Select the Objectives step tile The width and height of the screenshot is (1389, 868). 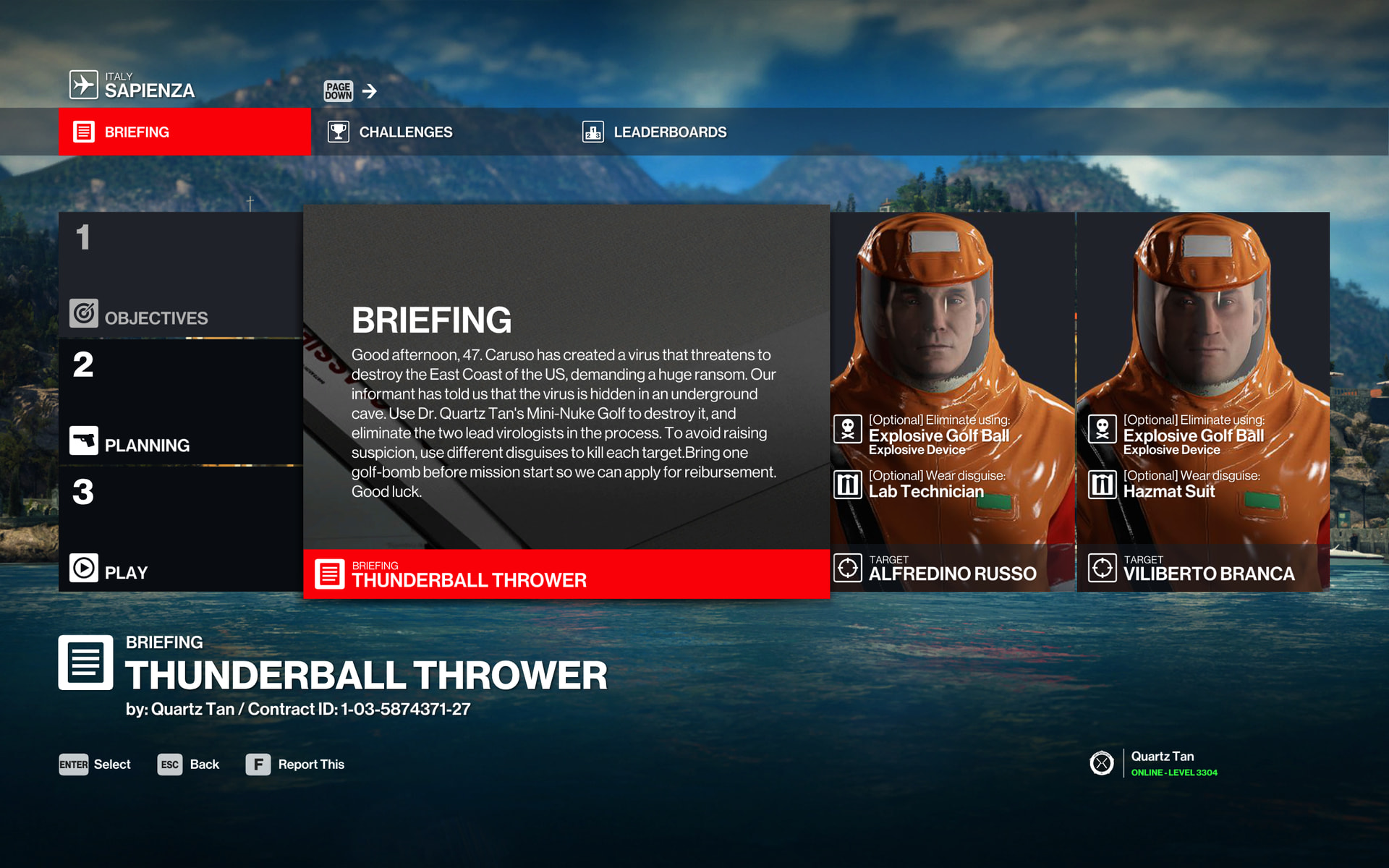(x=181, y=275)
